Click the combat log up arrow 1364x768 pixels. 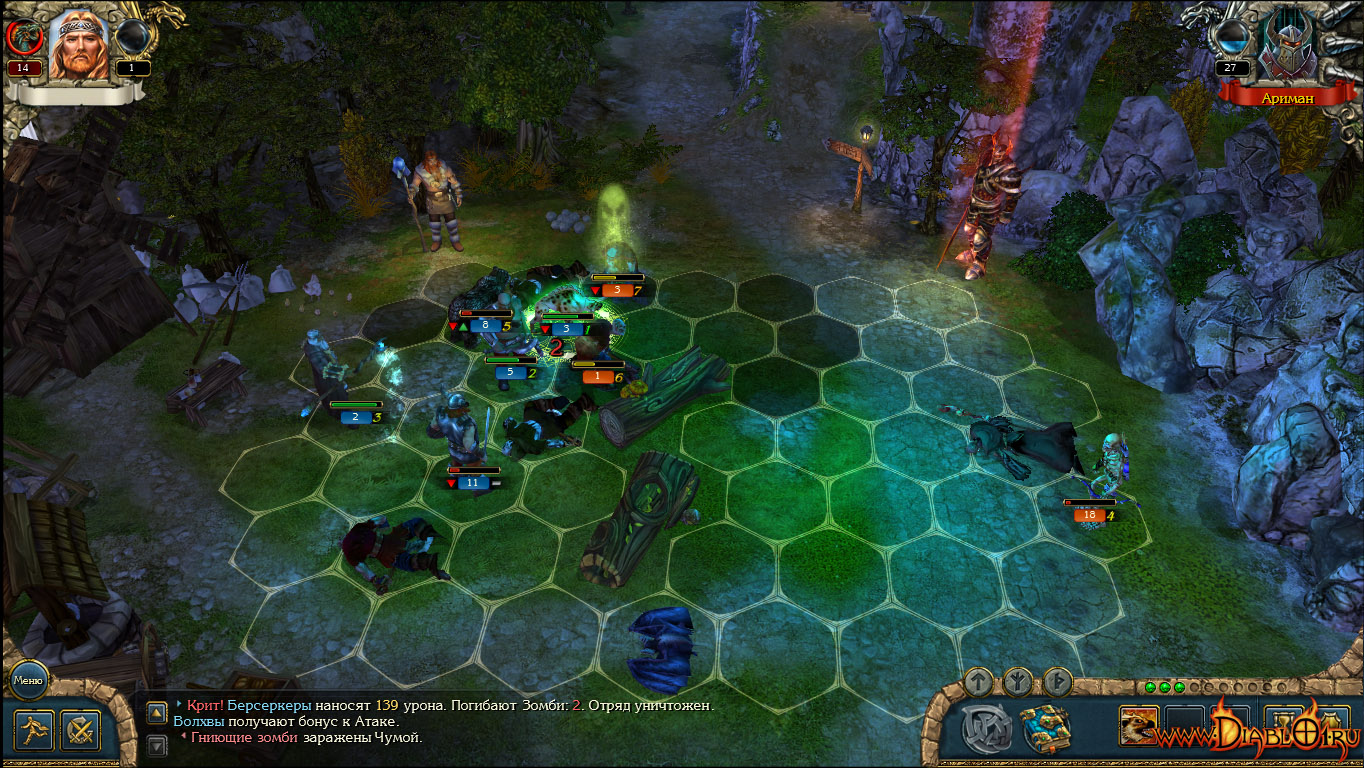coord(157,713)
